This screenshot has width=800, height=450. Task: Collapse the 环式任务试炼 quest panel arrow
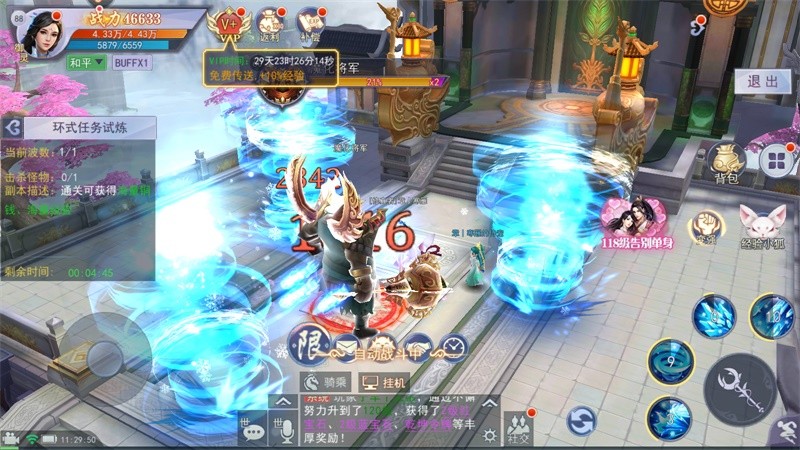11,127
